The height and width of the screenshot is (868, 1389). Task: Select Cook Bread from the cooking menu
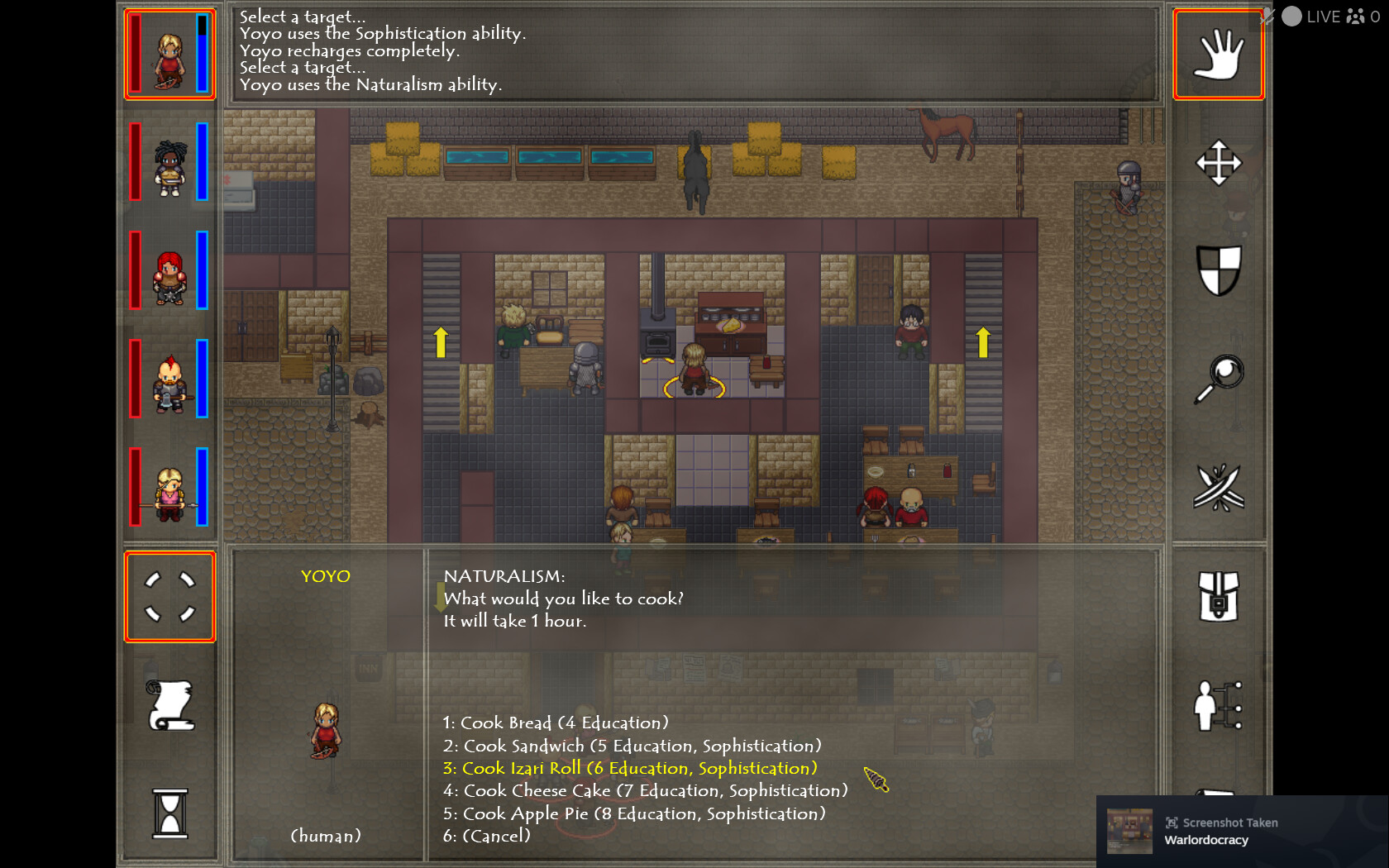556,722
